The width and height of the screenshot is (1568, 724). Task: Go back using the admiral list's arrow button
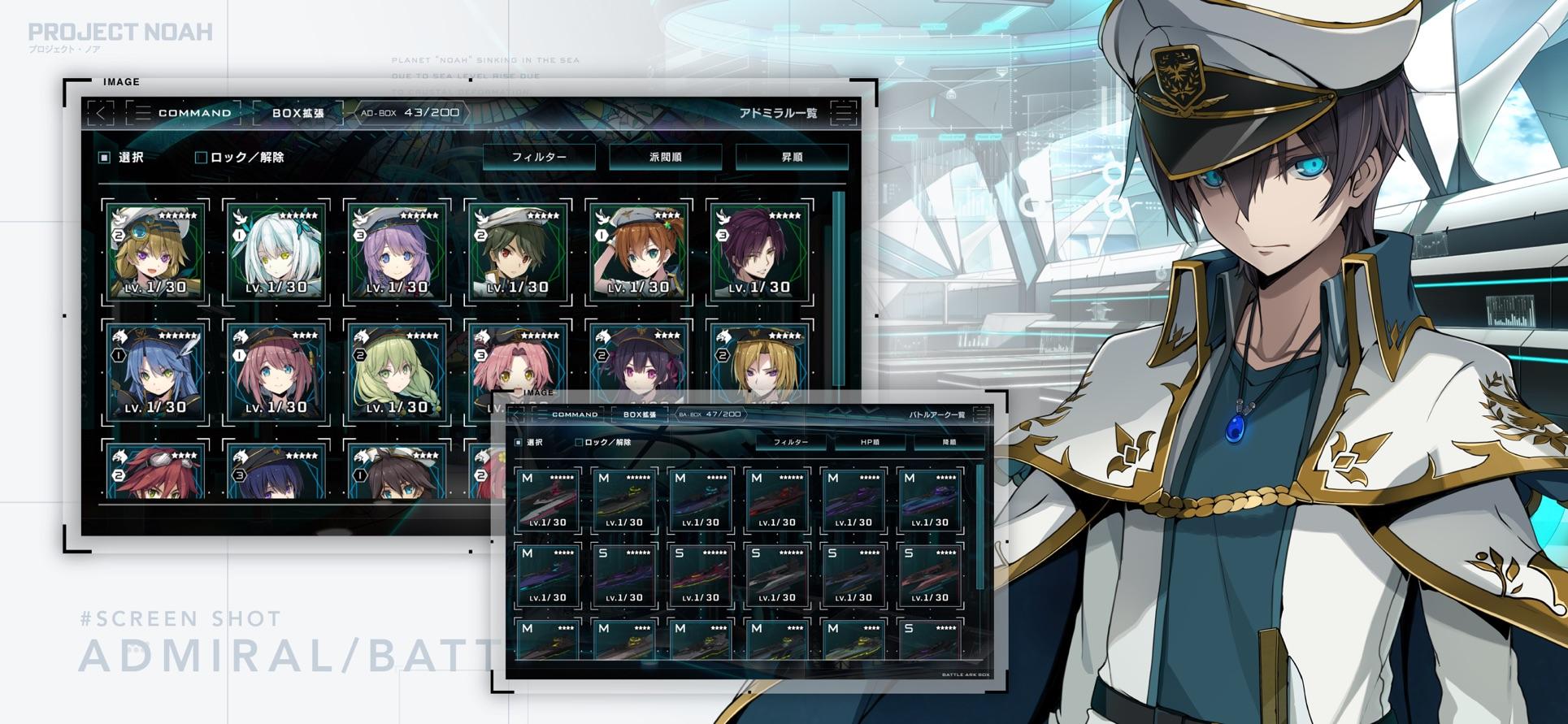pos(101,113)
